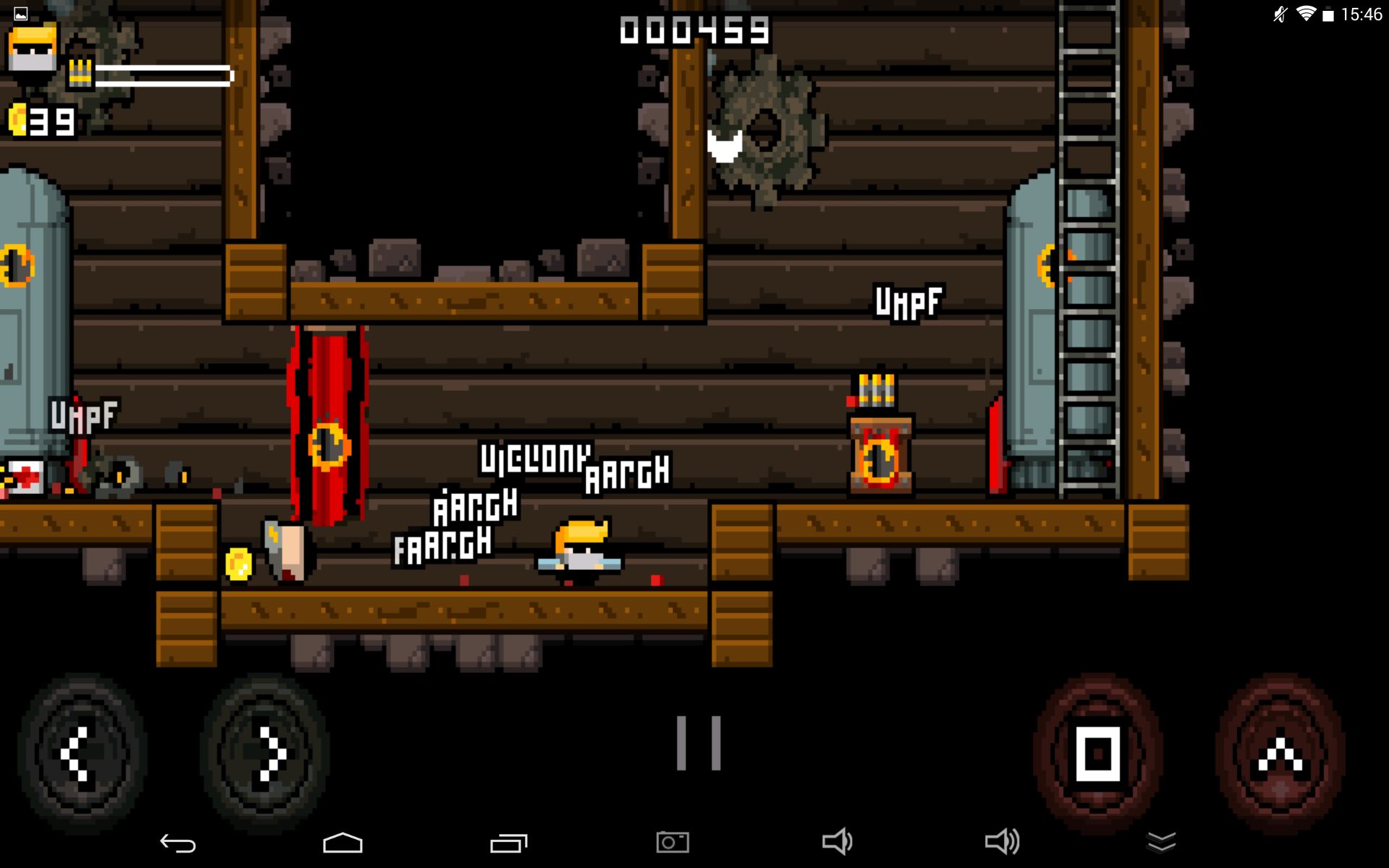1389x868 pixels.
Task: Tap the move right arrow button
Action: click(x=265, y=754)
